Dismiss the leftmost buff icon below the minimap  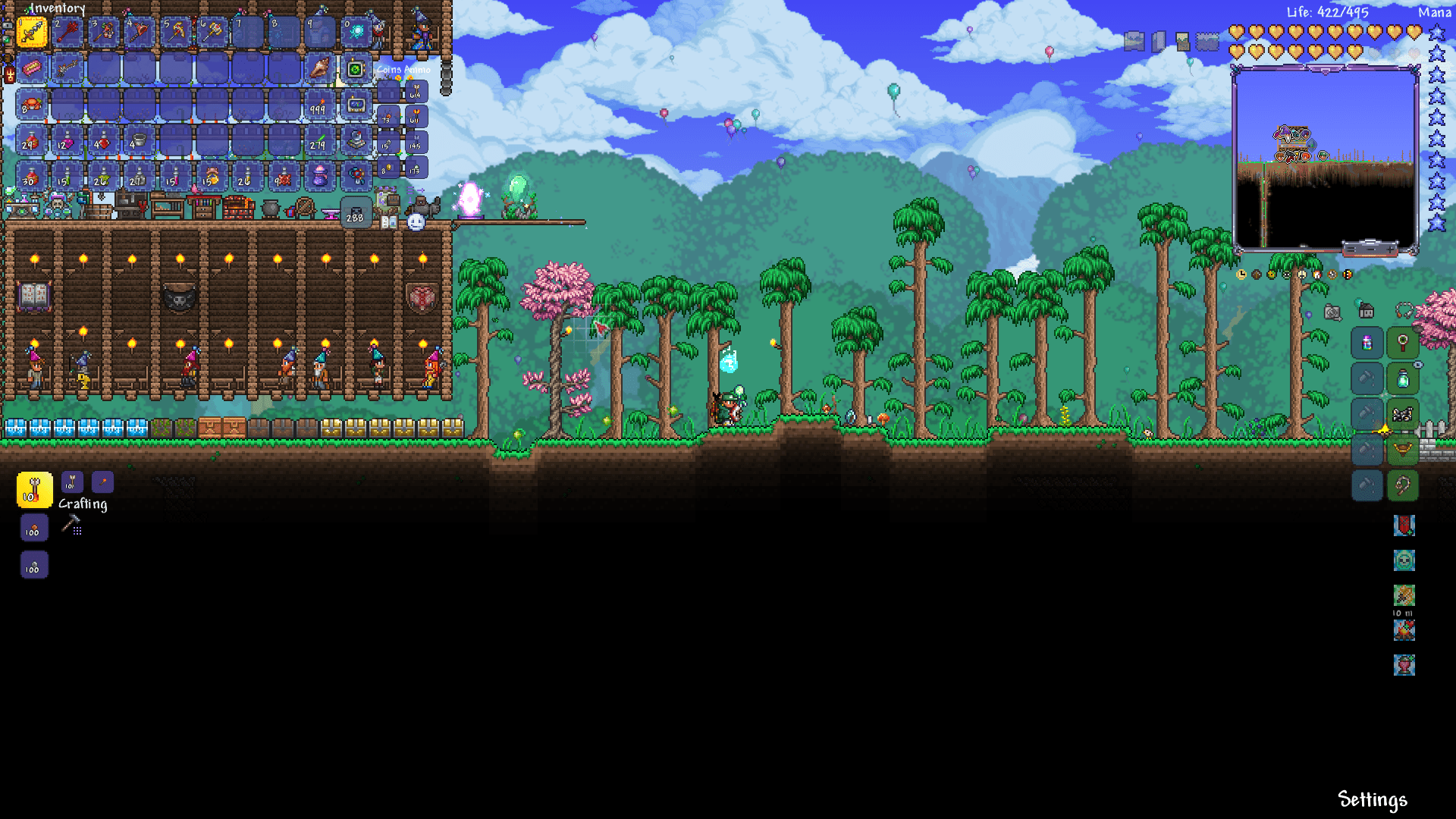(x=1241, y=275)
